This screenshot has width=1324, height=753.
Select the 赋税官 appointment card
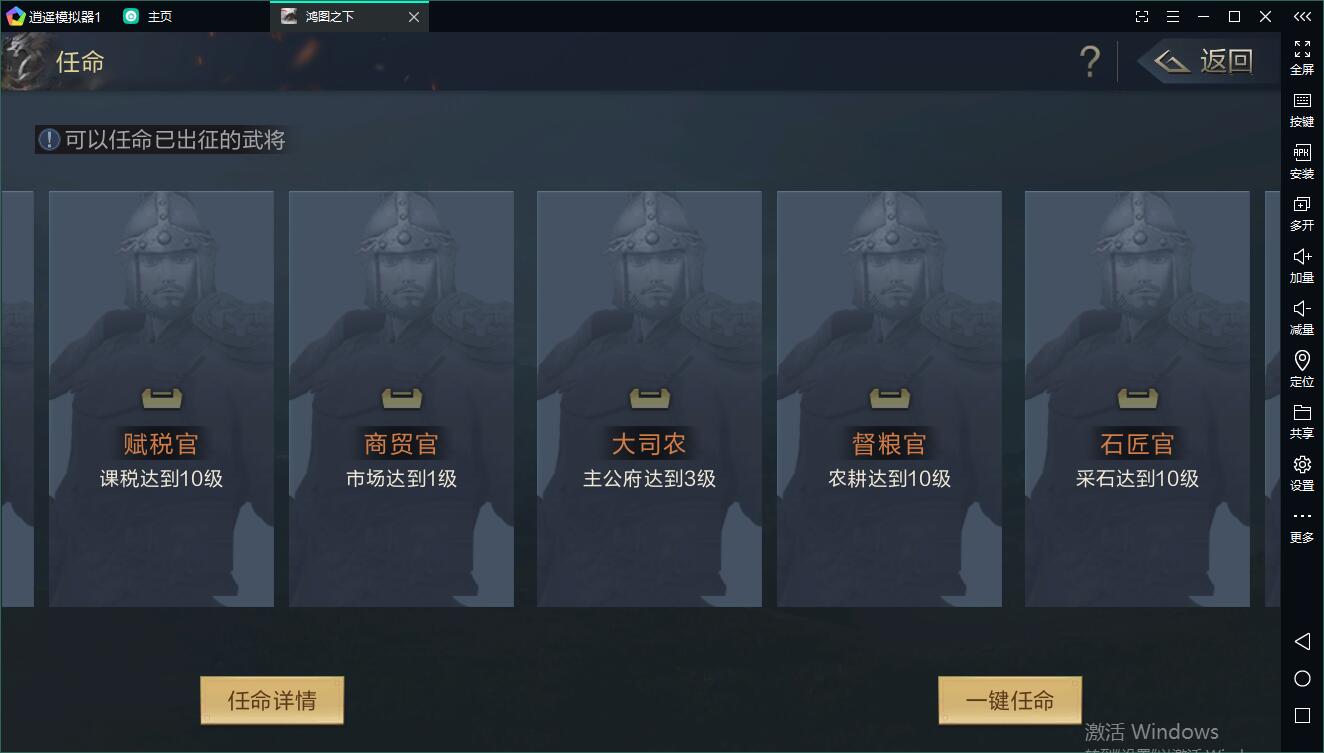pyautogui.click(x=161, y=399)
